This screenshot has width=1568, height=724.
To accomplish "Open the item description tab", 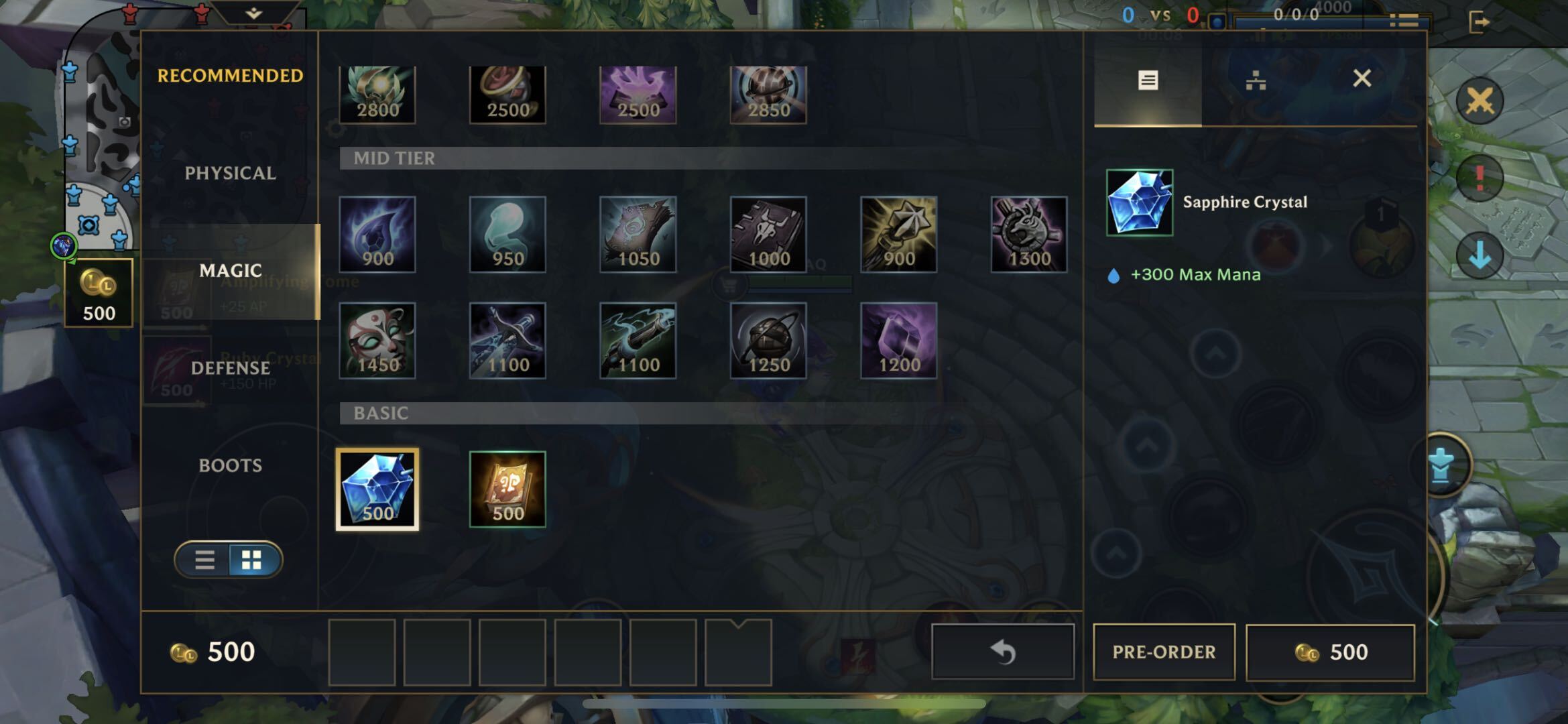I will [x=1148, y=81].
